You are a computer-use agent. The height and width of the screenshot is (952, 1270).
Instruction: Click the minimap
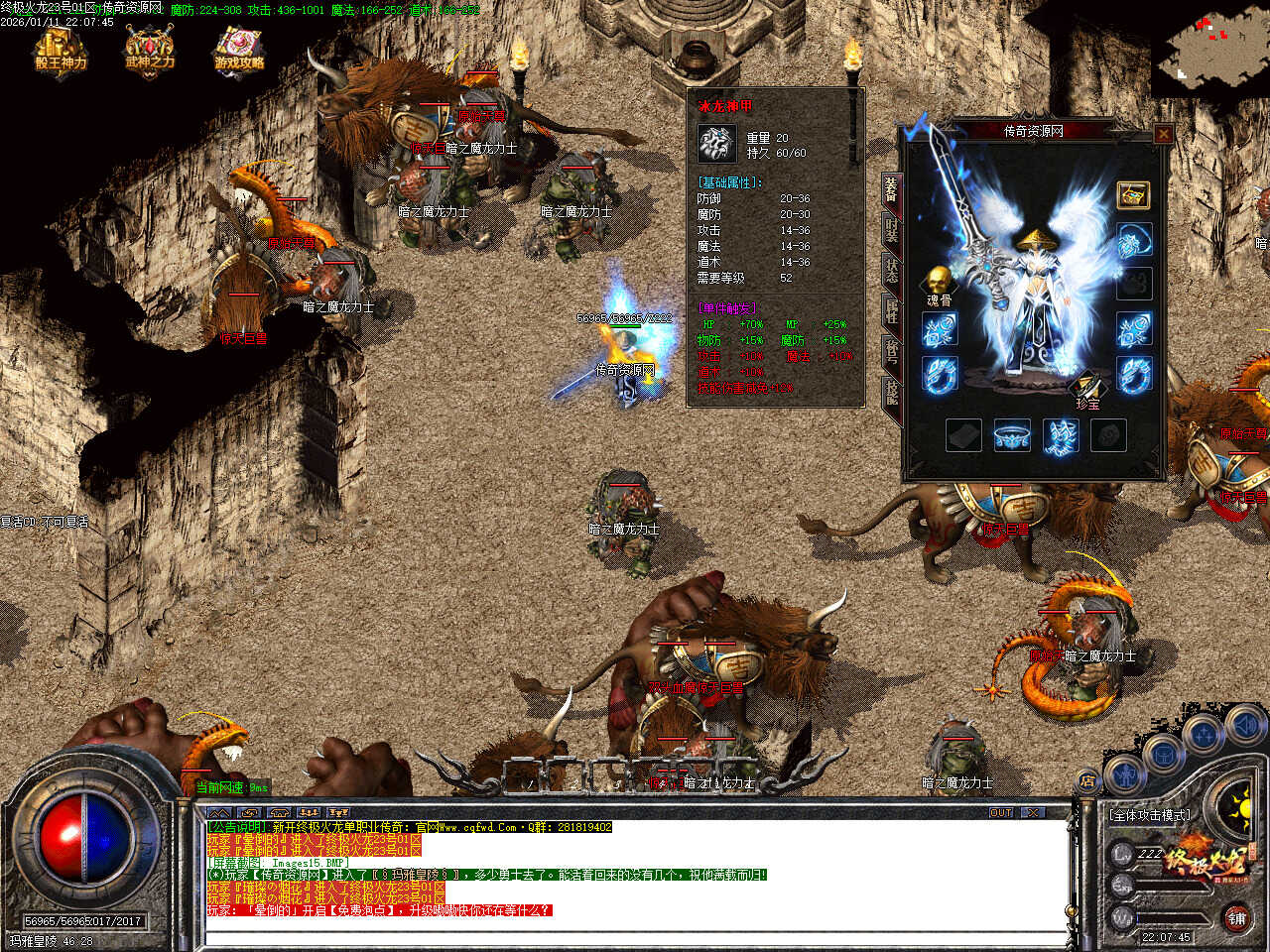click(1210, 50)
